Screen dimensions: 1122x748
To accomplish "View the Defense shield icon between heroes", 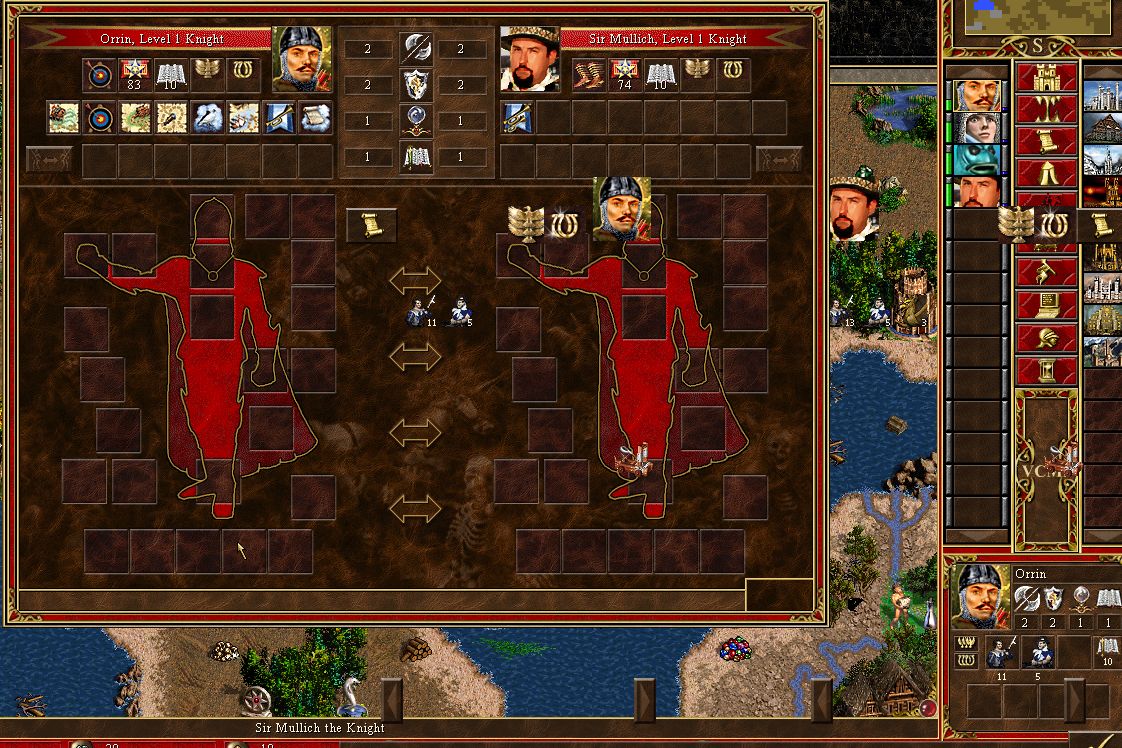I will point(415,85).
